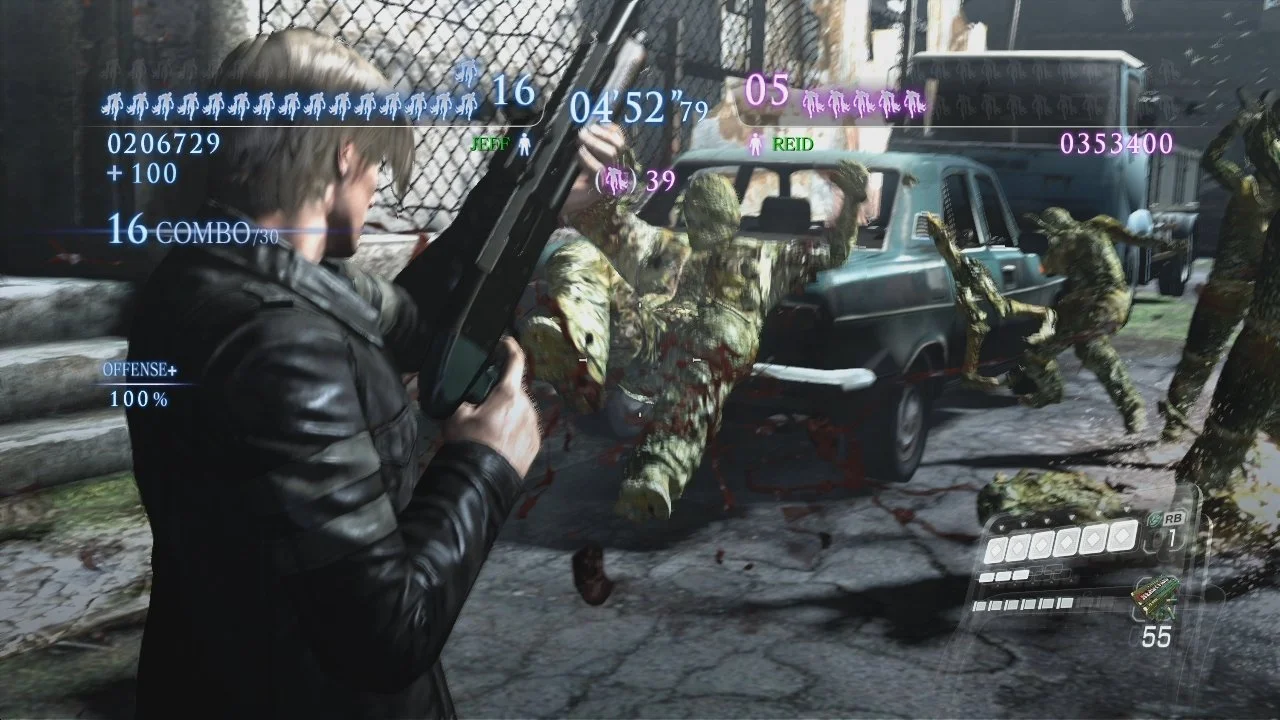Select the green herb icon near RB prompt
Viewport: 1280px width, 720px height.
click(x=1154, y=519)
